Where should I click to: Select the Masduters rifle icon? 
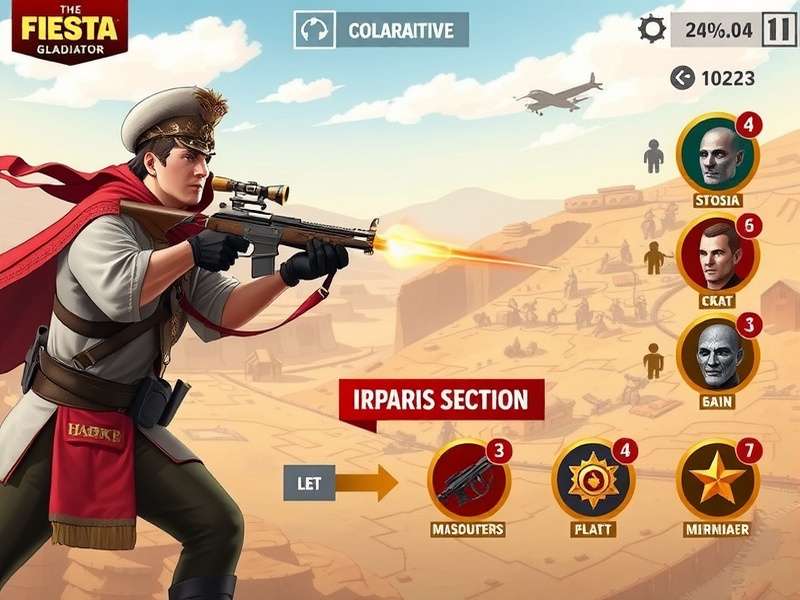pos(468,479)
